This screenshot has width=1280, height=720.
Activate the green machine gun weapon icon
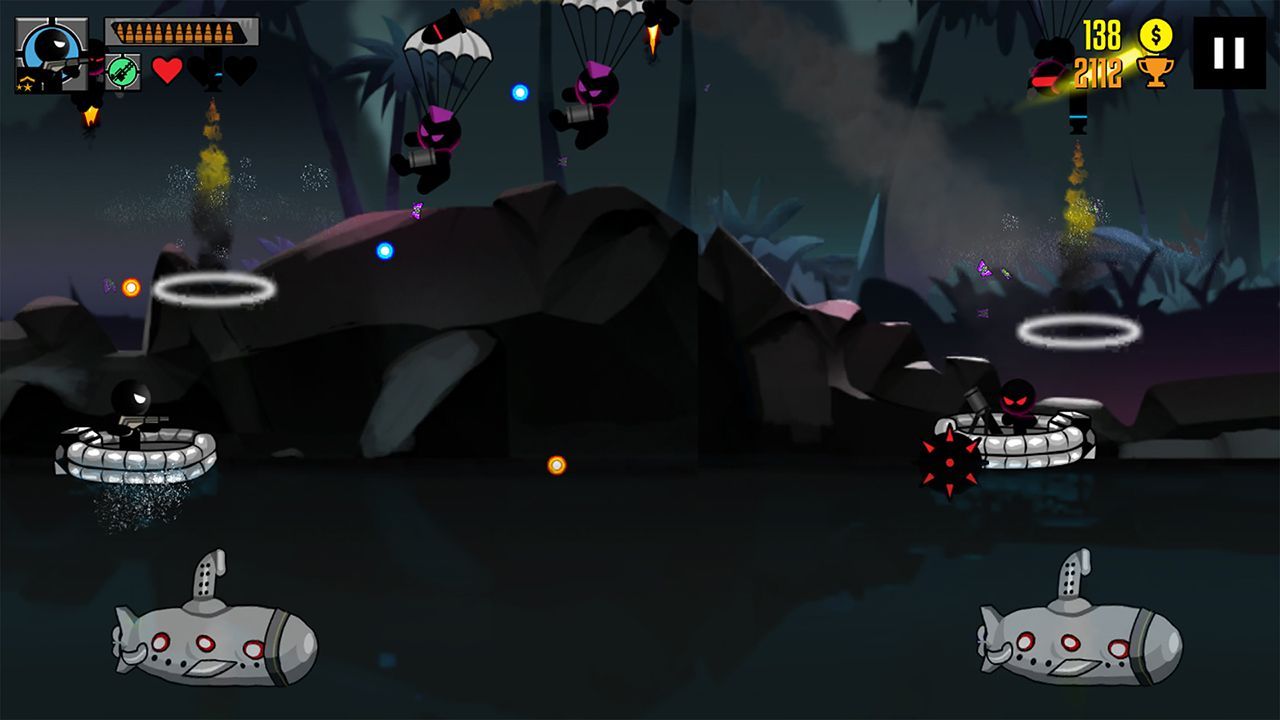122,72
